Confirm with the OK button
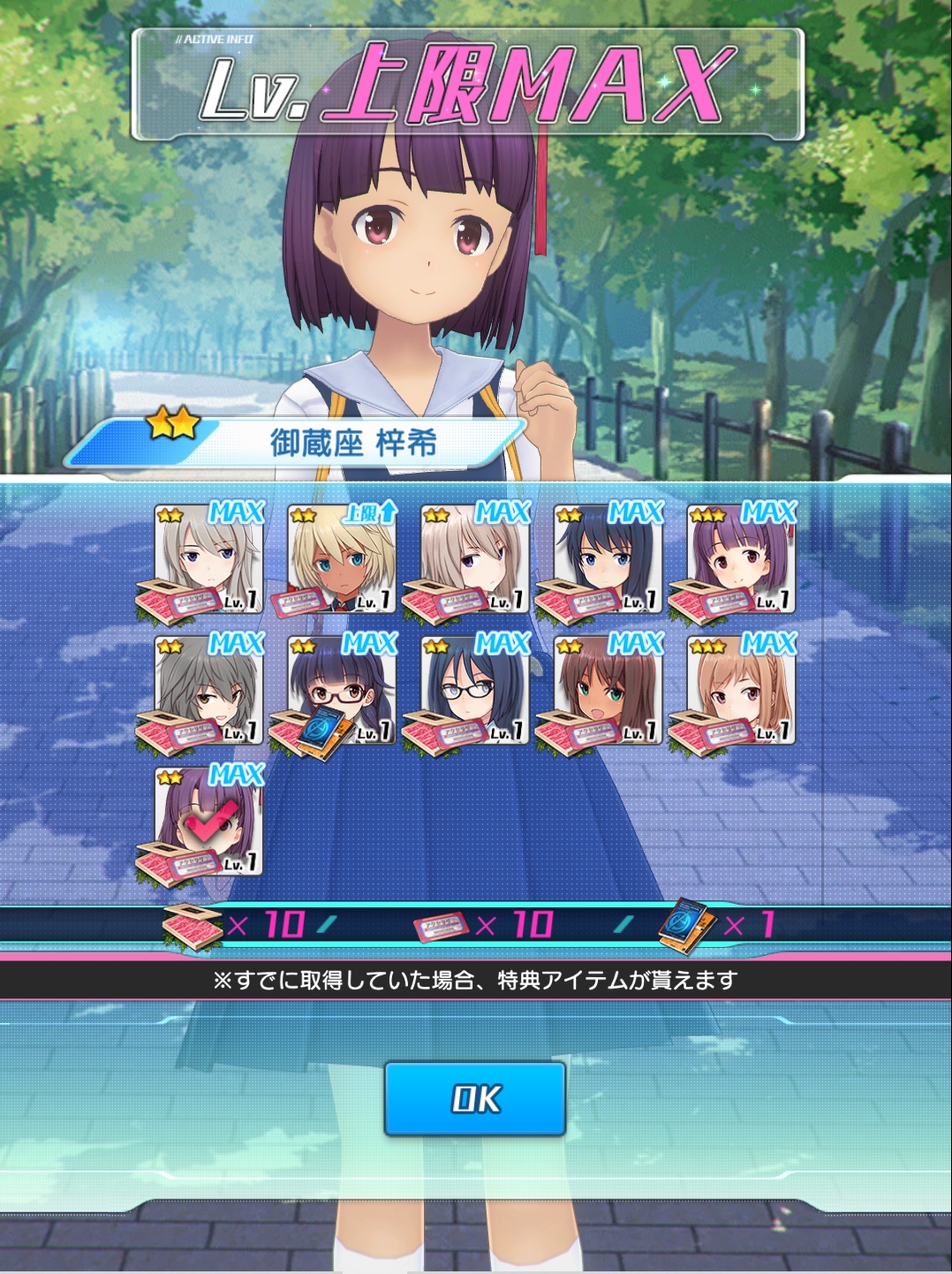Image resolution: width=952 pixels, height=1274 pixels. coord(475,1098)
